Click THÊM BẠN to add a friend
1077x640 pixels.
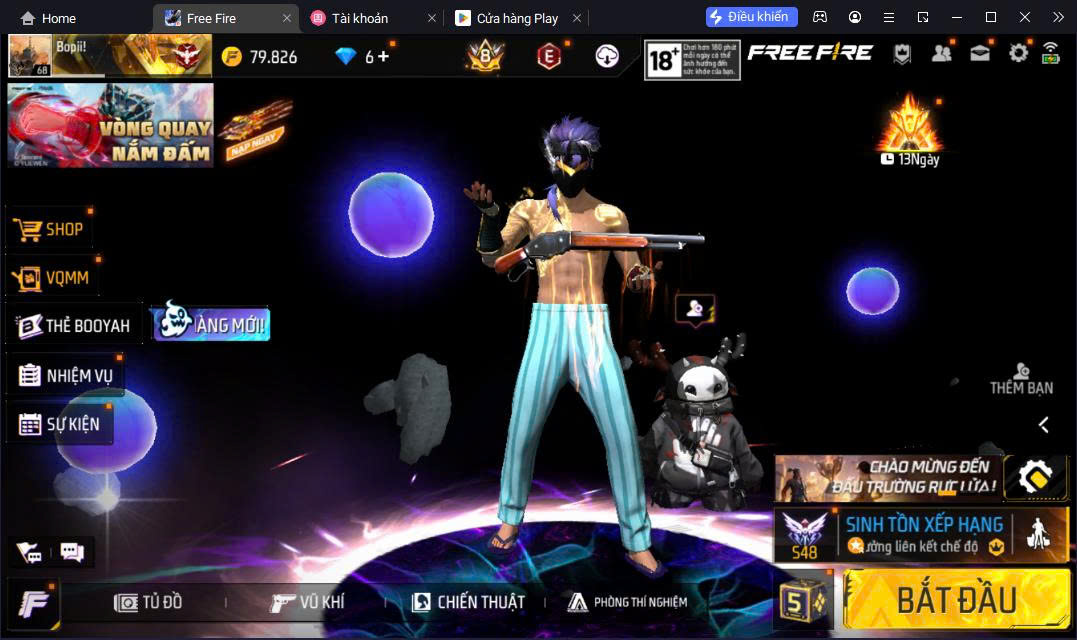tap(1021, 379)
